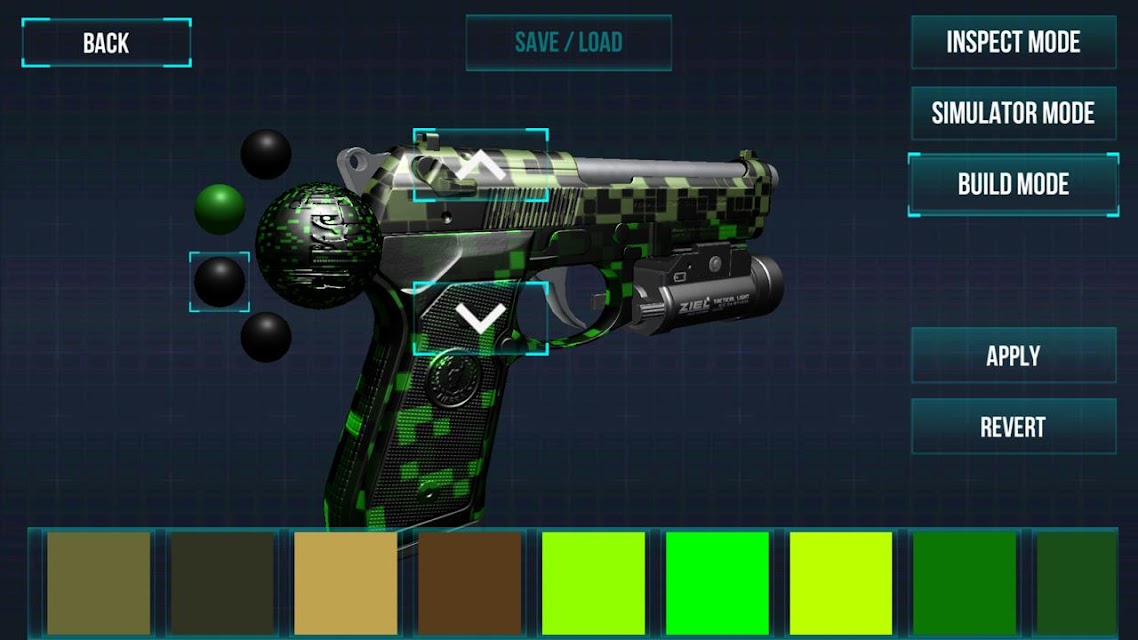Switch to Inspect Mode
Viewport: 1138px width, 640px height.
(1013, 43)
